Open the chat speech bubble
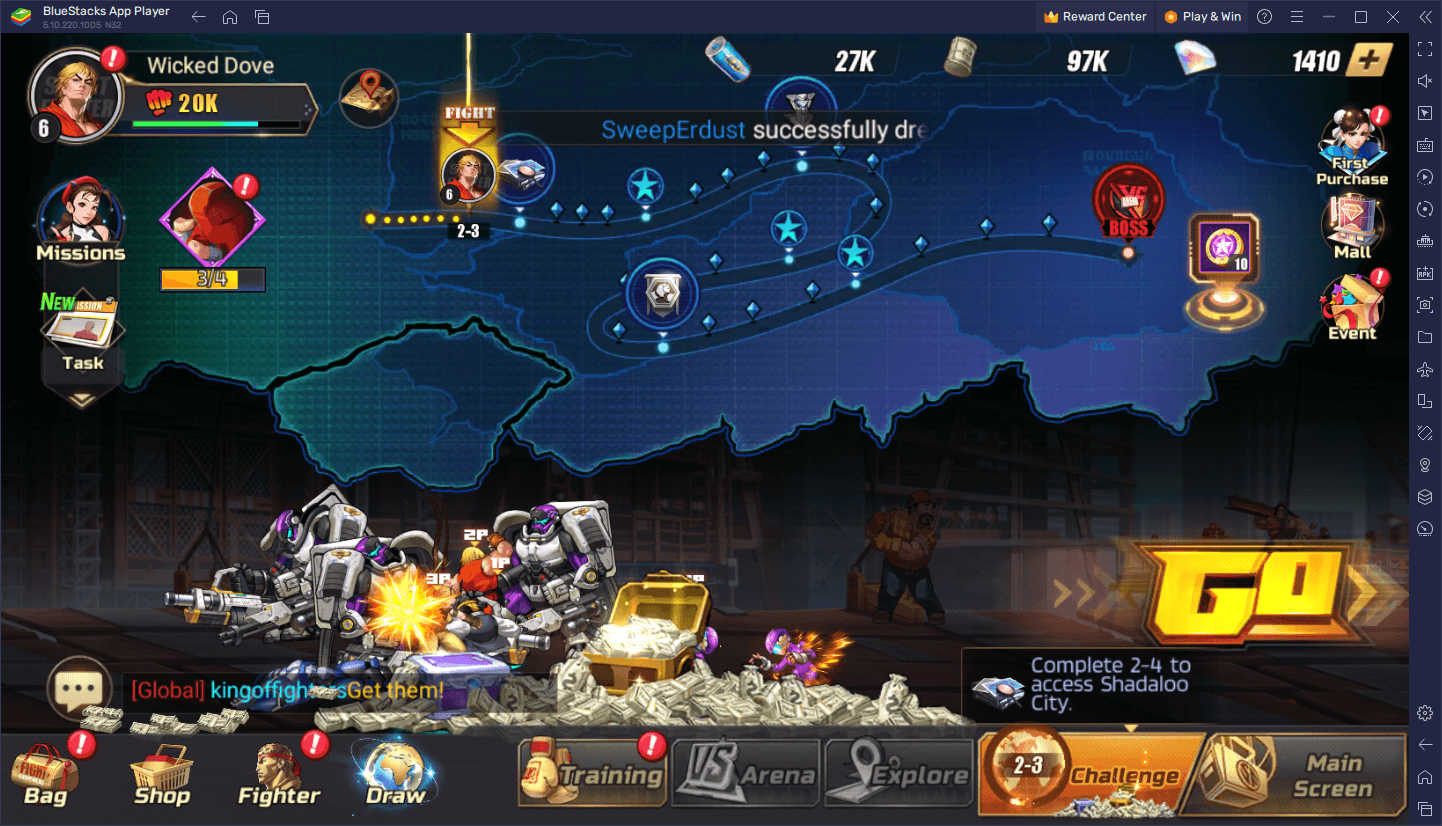 tap(78, 688)
